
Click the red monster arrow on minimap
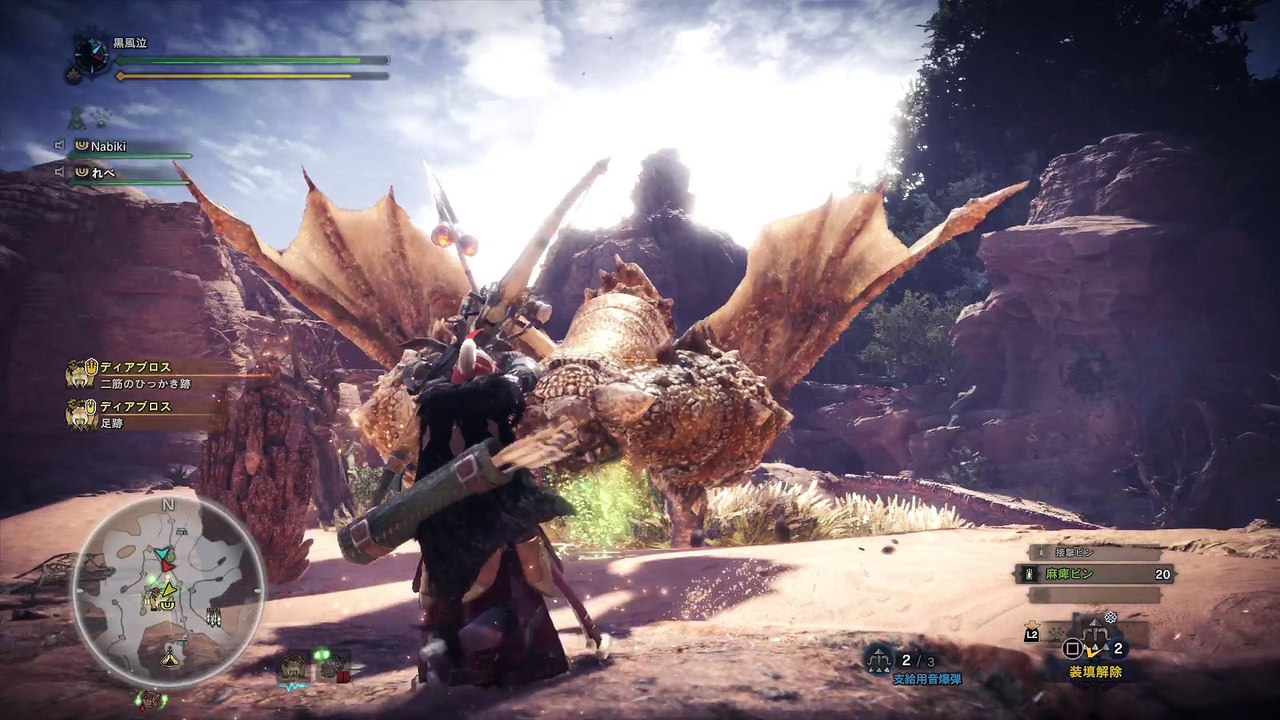168,566
